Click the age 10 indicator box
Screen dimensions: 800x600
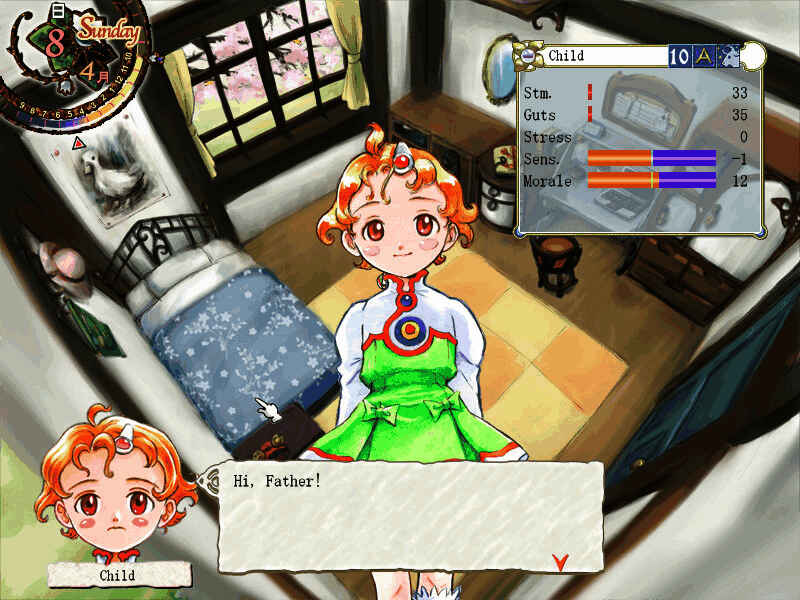pyautogui.click(x=680, y=56)
